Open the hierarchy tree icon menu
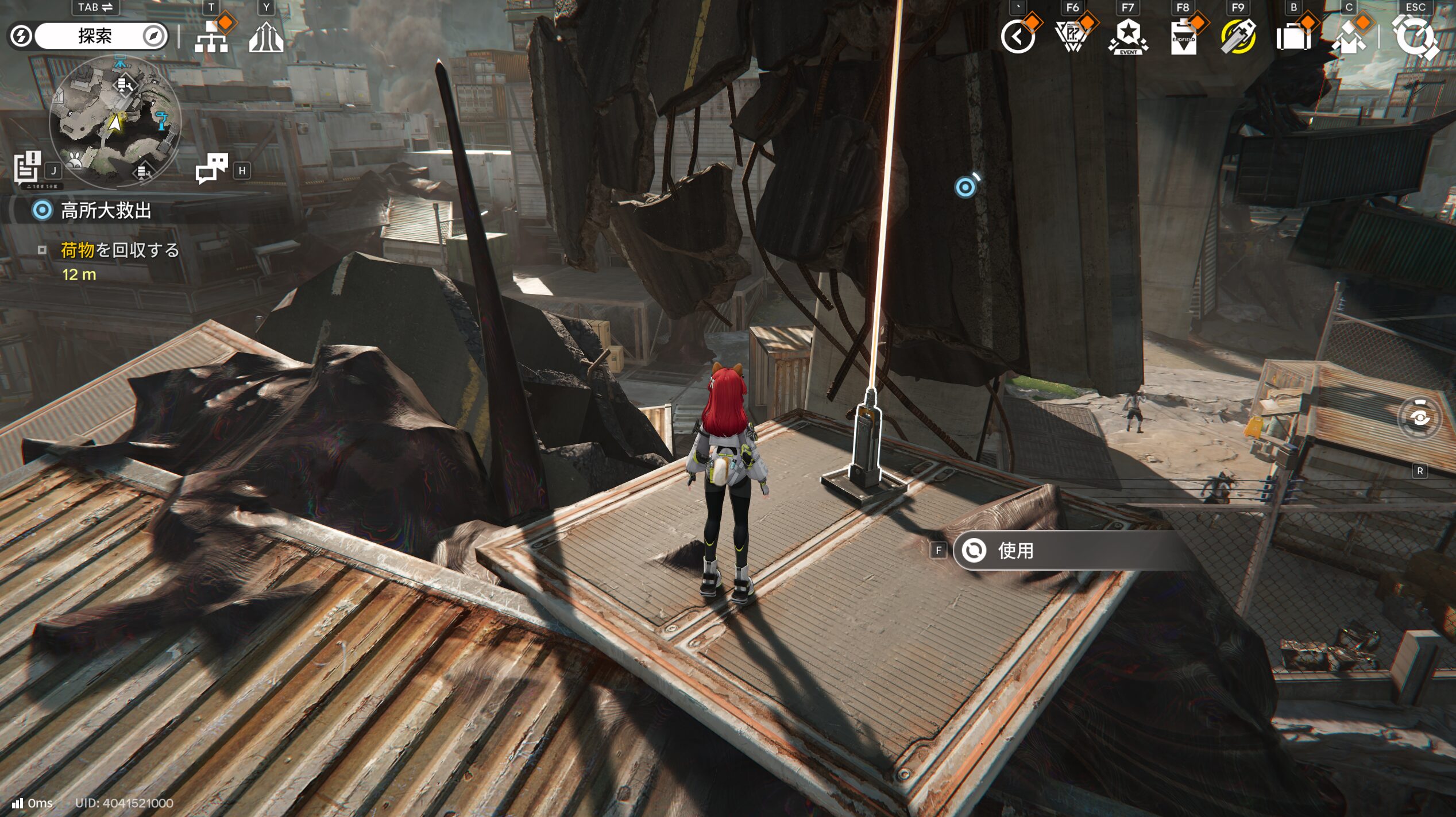Viewport: 1456px width, 817px height. [x=211, y=38]
